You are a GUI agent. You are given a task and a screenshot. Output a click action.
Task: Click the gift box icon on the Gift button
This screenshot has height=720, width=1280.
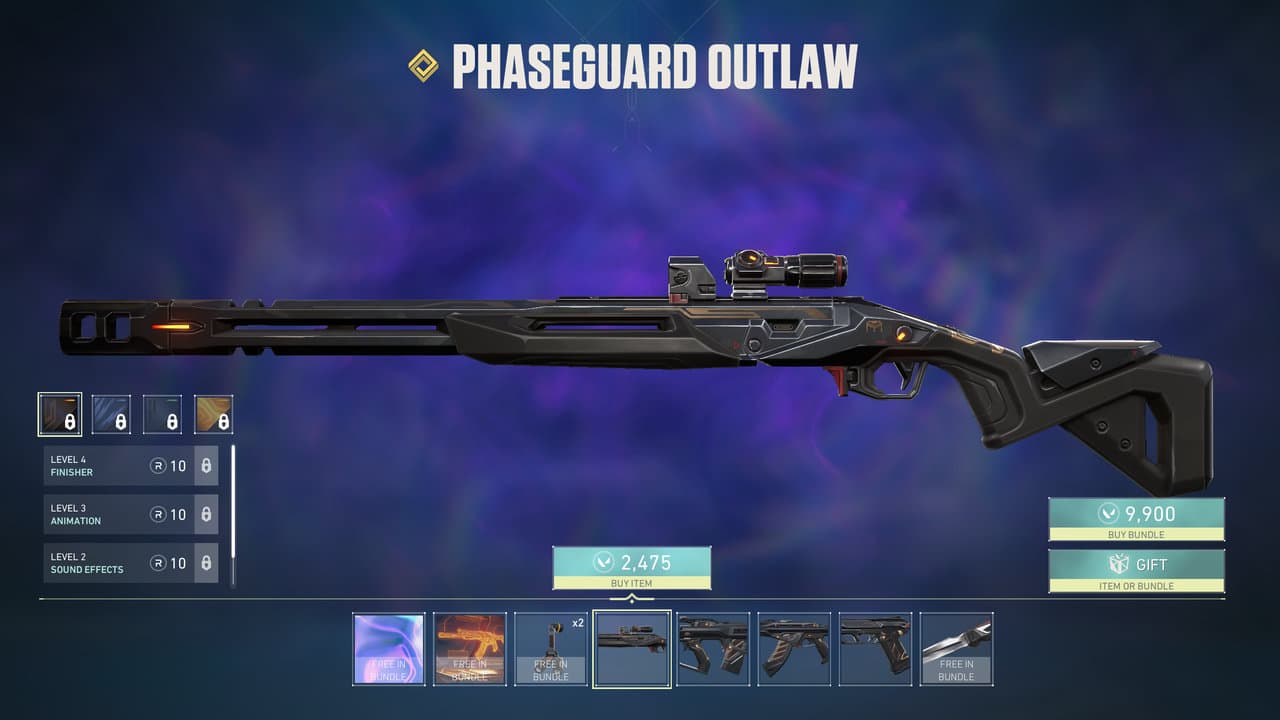[1119, 564]
